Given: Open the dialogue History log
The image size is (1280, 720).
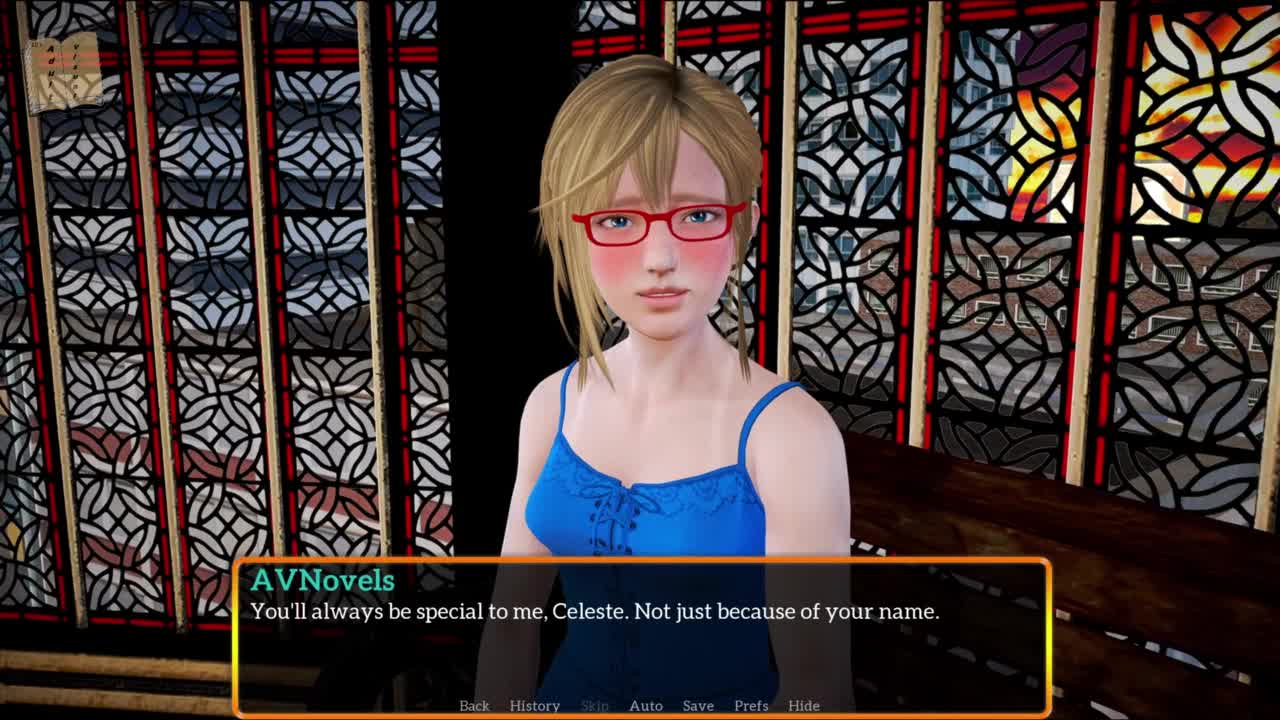Looking at the screenshot, I should pos(534,706).
